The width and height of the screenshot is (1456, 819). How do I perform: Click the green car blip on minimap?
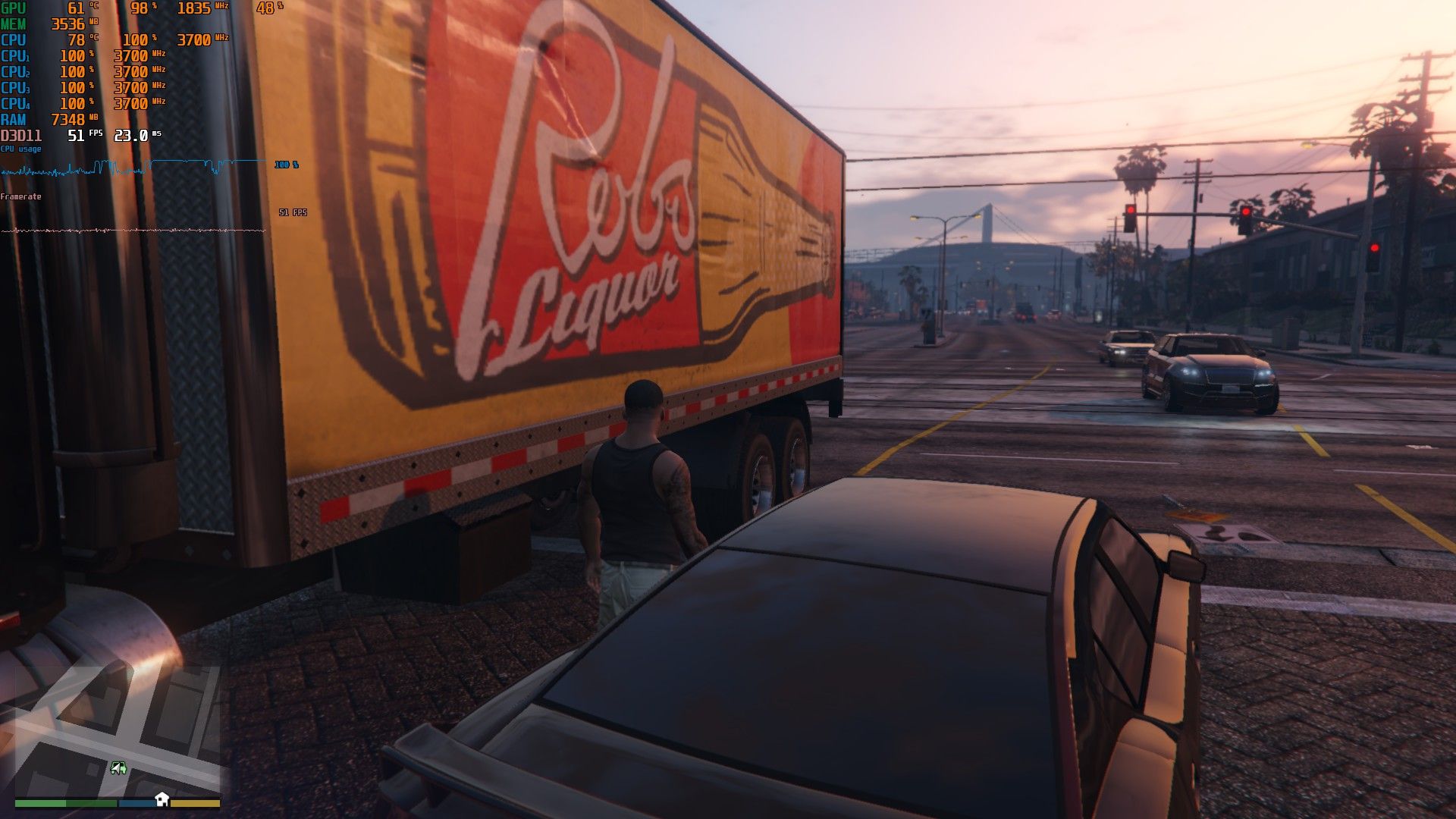click(x=118, y=768)
